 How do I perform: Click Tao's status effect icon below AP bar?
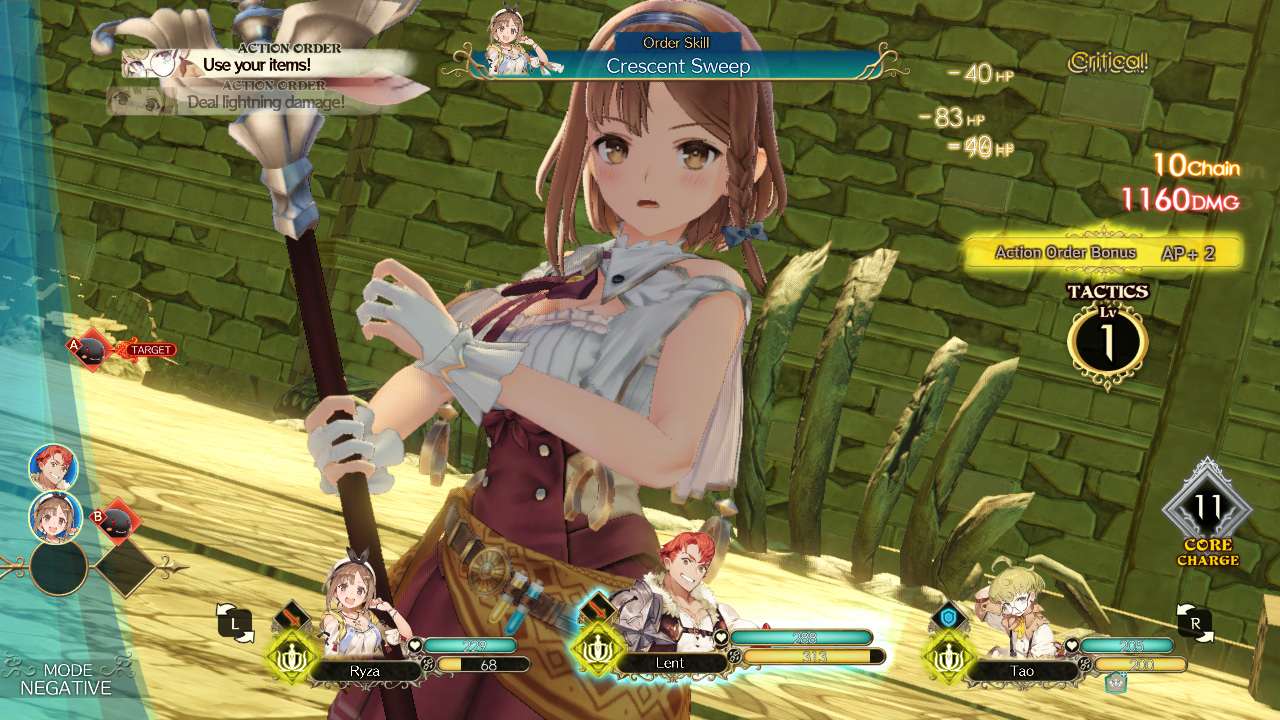(x=1115, y=683)
